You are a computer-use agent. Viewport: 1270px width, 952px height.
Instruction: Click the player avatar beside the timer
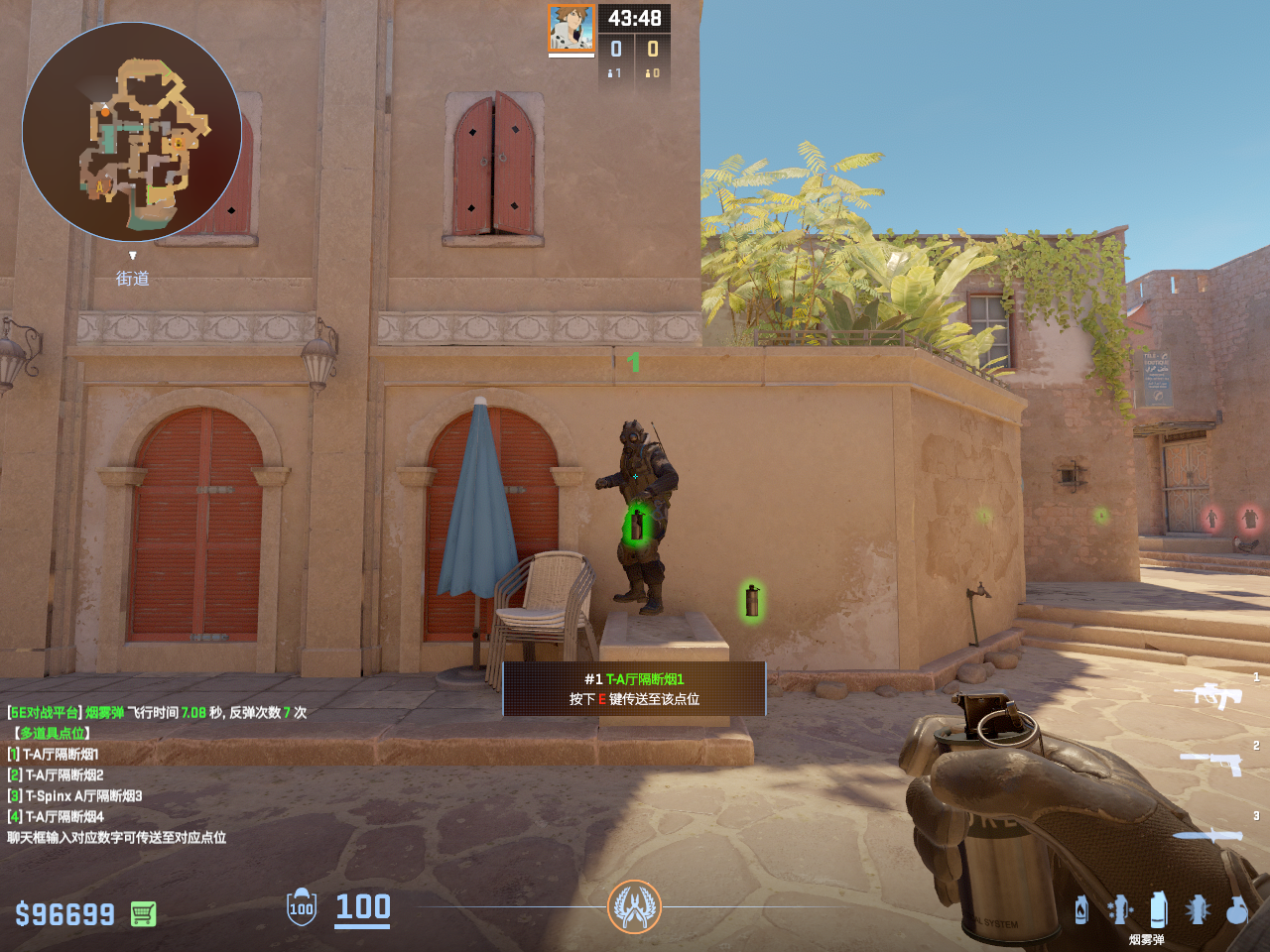click(x=571, y=28)
